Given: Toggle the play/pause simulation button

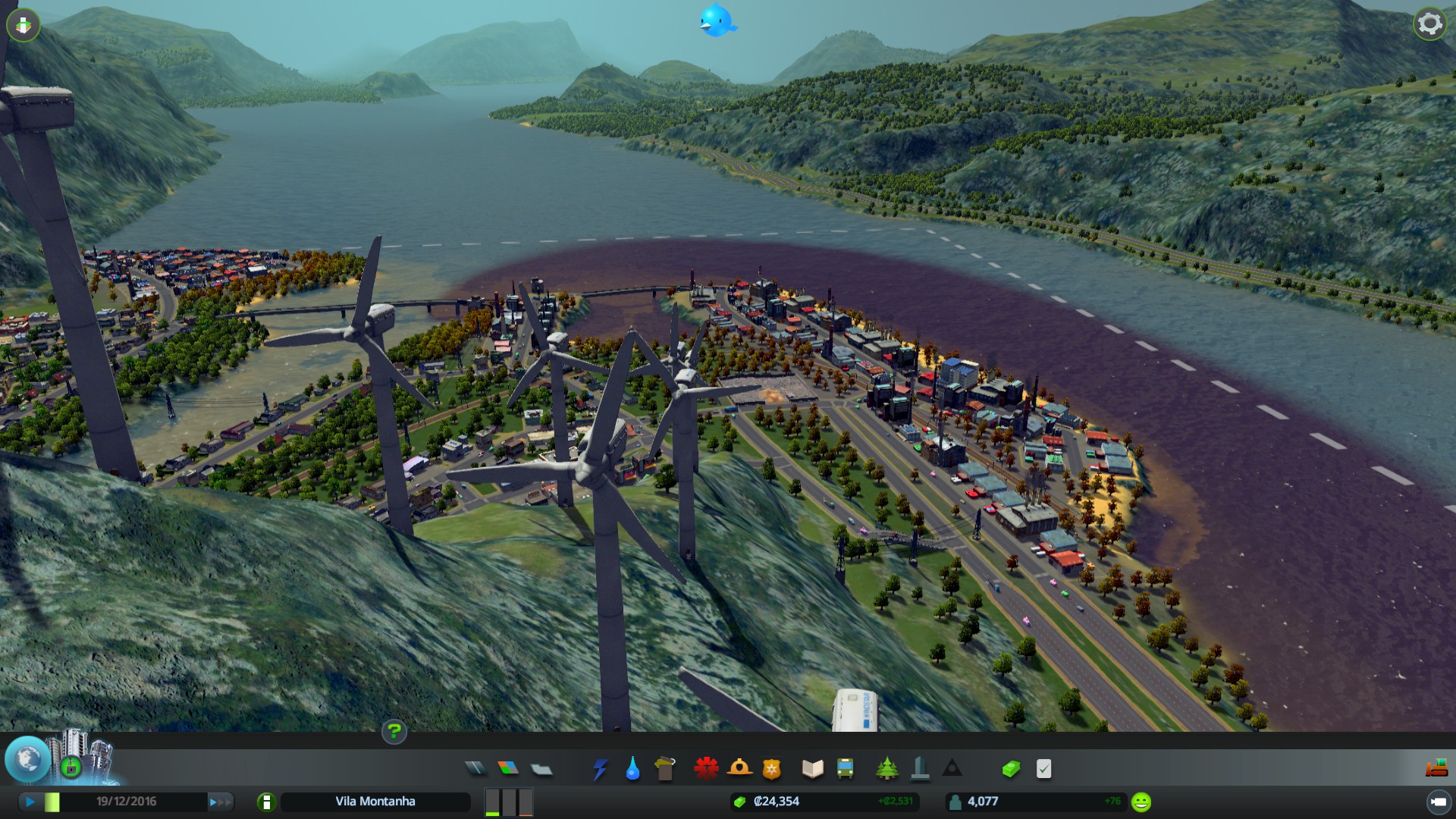Looking at the screenshot, I should 30,802.
